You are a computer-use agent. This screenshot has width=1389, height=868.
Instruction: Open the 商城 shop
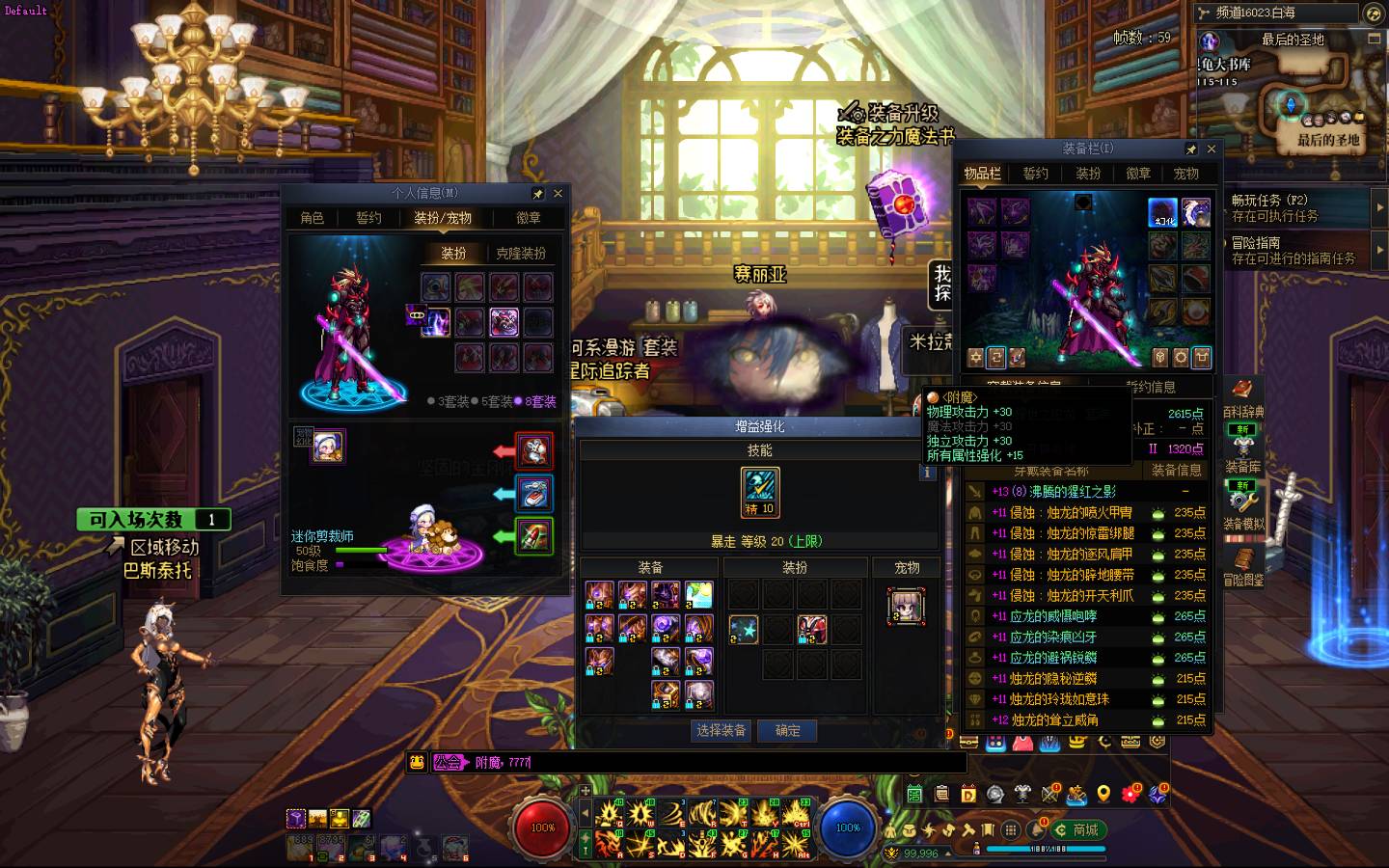(1077, 829)
